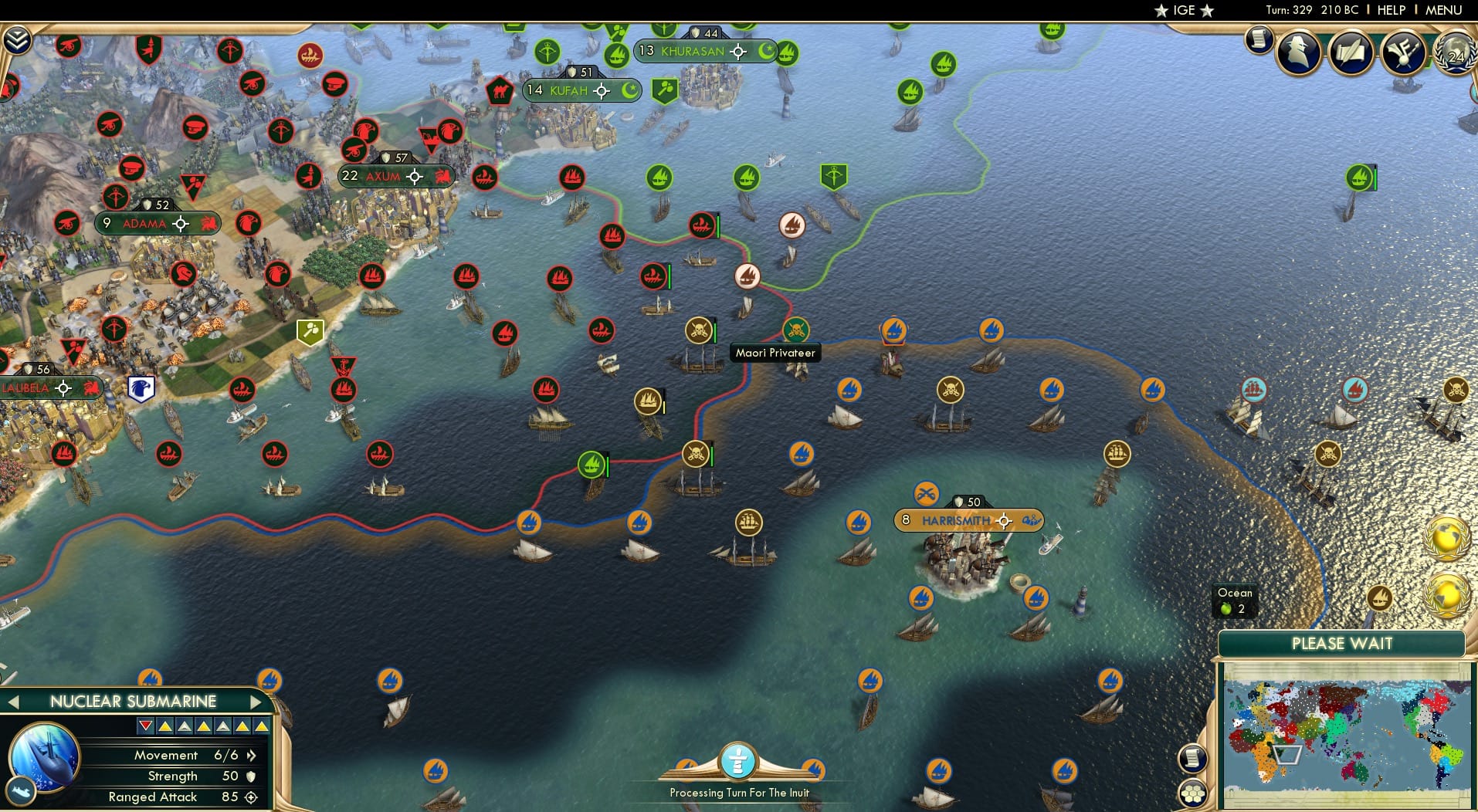Click right arrow to cycle to next unit

(x=258, y=702)
